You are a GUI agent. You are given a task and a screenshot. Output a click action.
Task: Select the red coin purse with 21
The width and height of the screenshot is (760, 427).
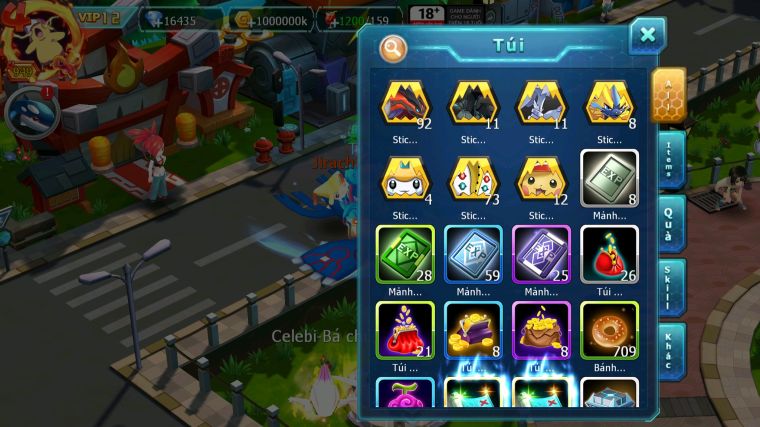pyautogui.click(x=405, y=330)
